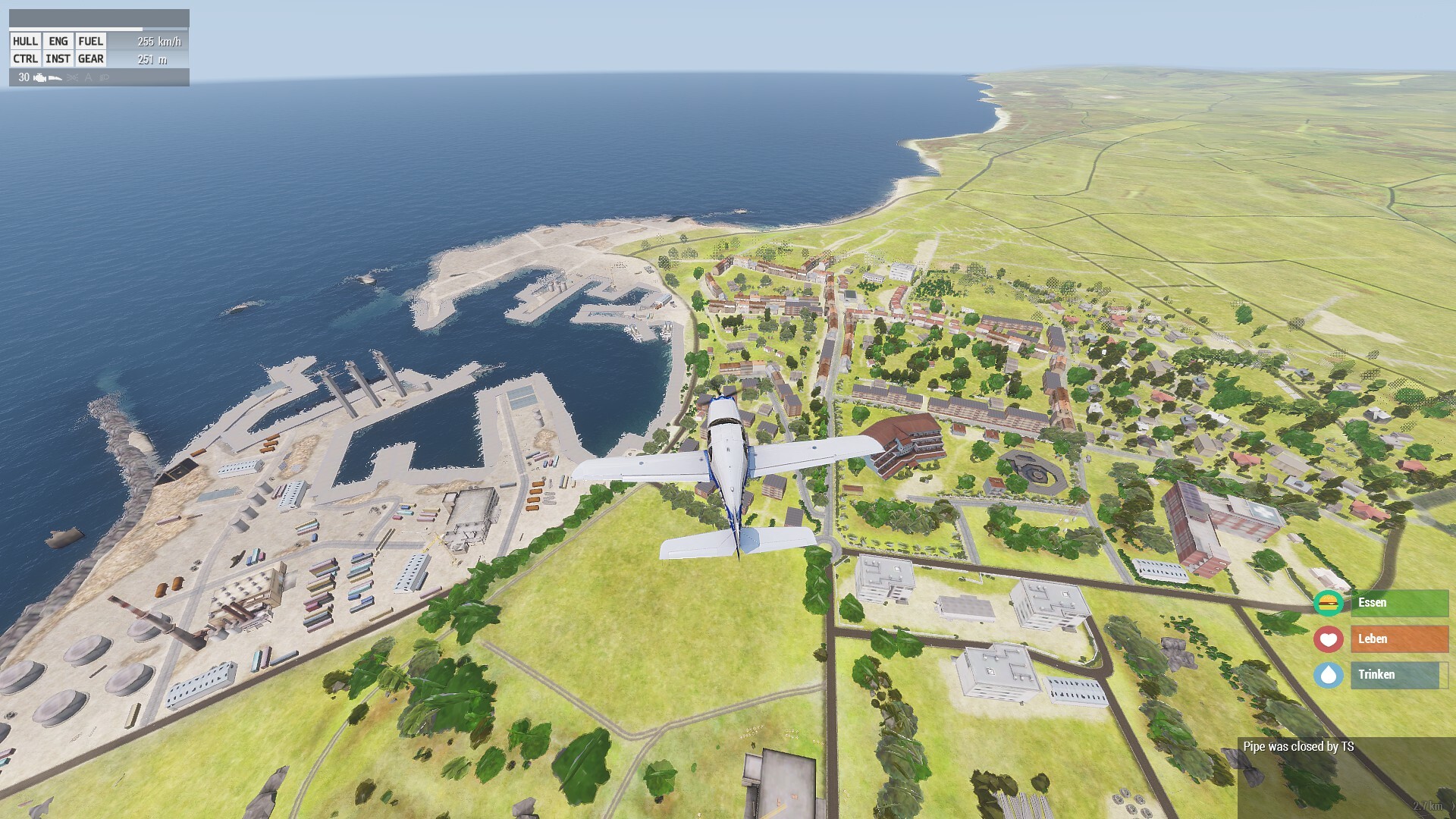Screen dimensions: 1456x819
Task: Click the burger Essen hunger icon
Action: (x=1328, y=603)
